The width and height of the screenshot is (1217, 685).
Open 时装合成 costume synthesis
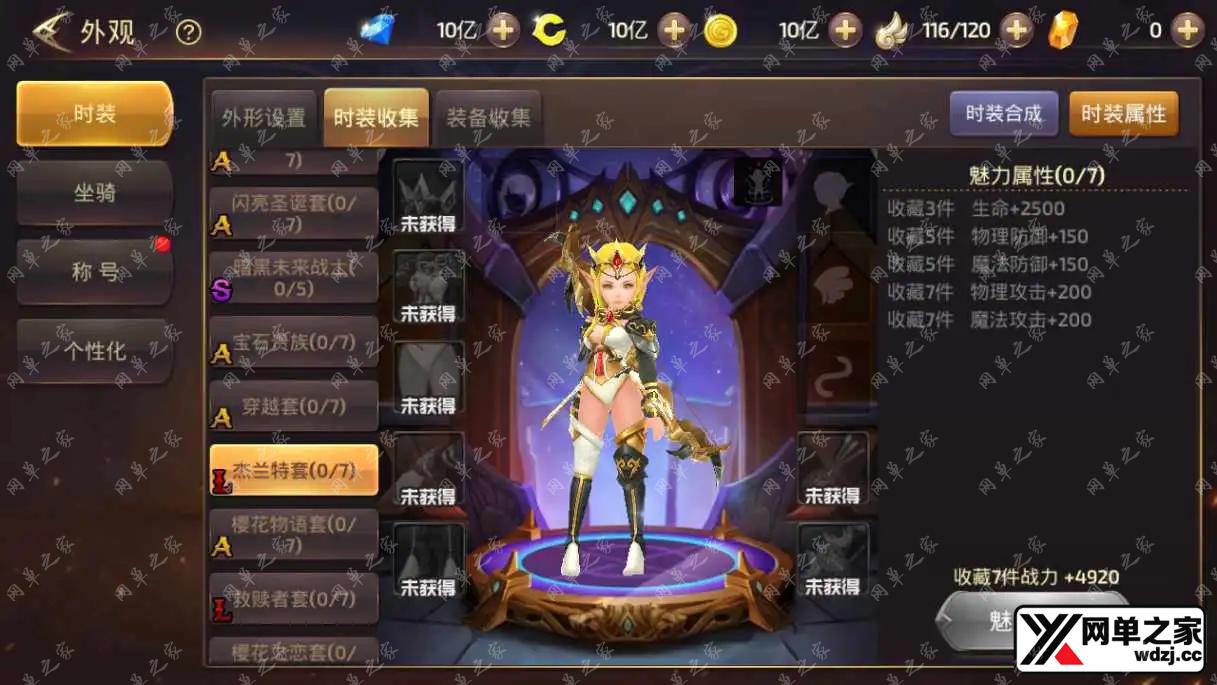[x=1003, y=114]
